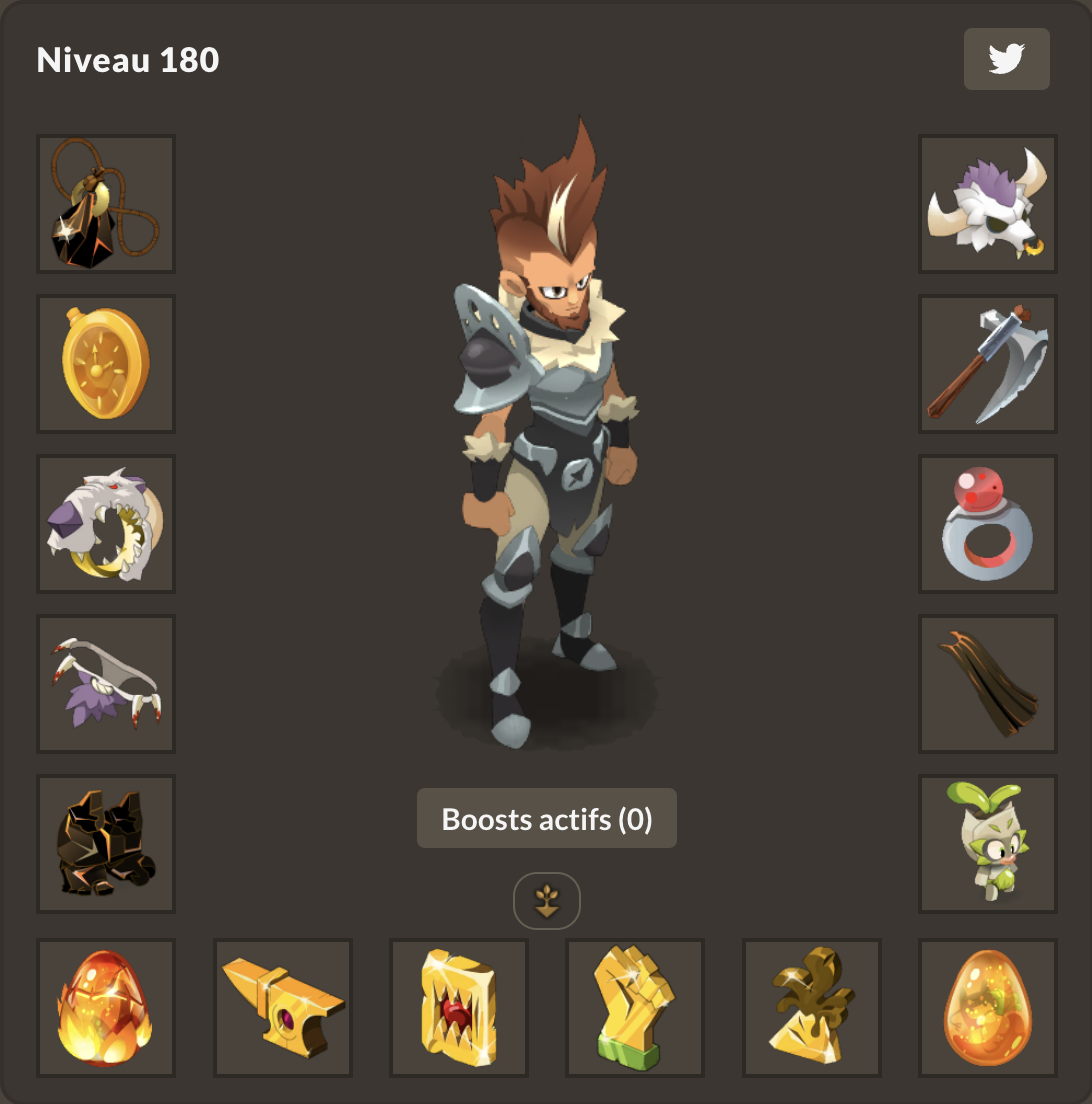Toggle the small plant icon button
Image resolution: width=1092 pixels, height=1104 pixels.
547,901
